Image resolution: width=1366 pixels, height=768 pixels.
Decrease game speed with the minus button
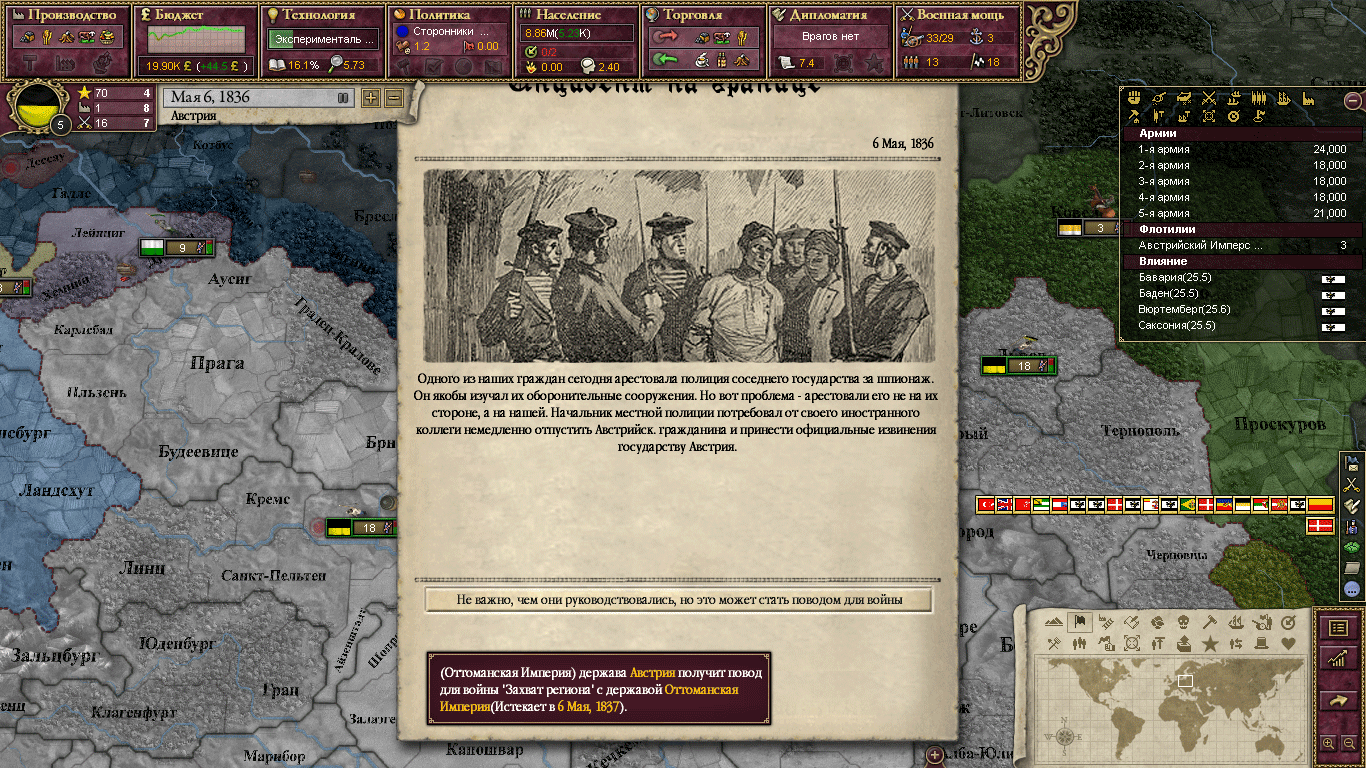(393, 98)
